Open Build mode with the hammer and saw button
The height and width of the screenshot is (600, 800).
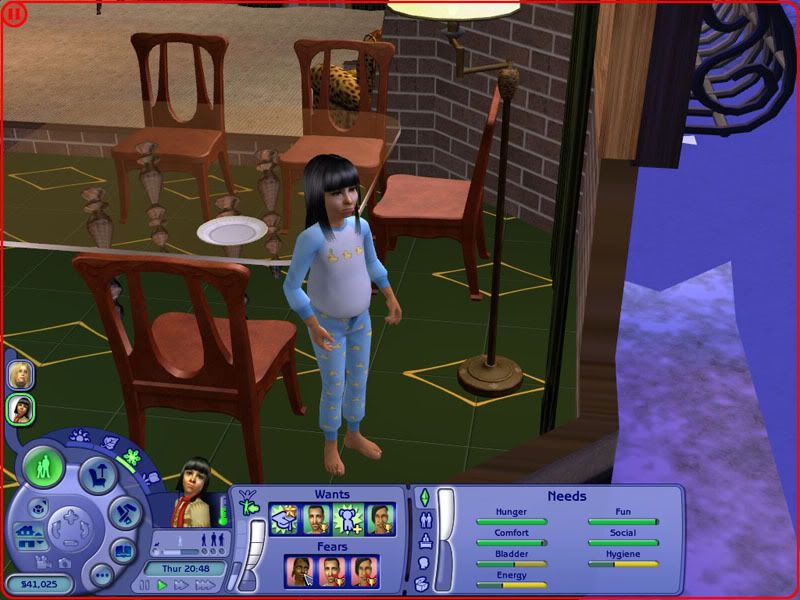124,510
